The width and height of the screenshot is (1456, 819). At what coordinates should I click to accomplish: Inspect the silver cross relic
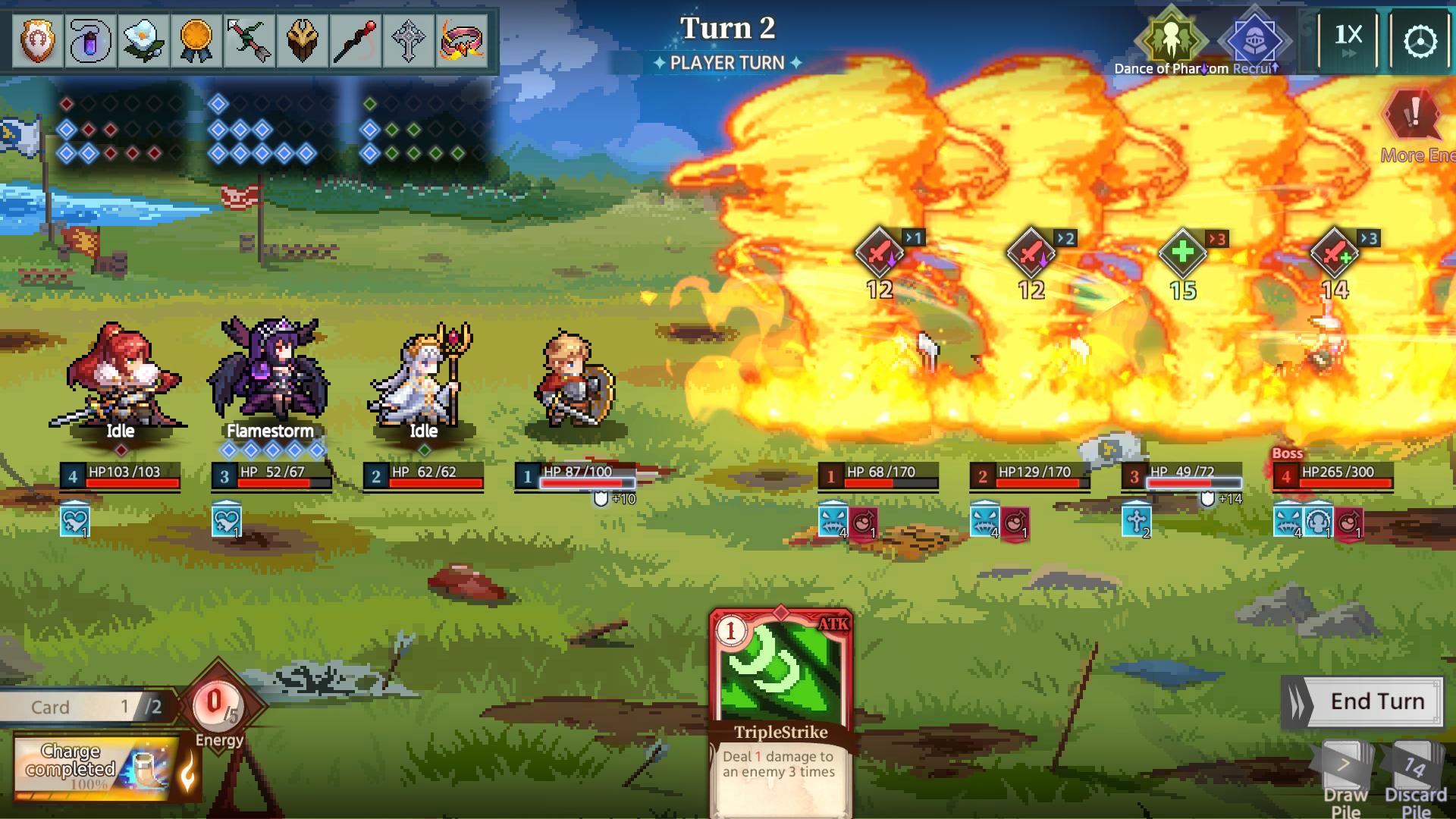click(409, 40)
